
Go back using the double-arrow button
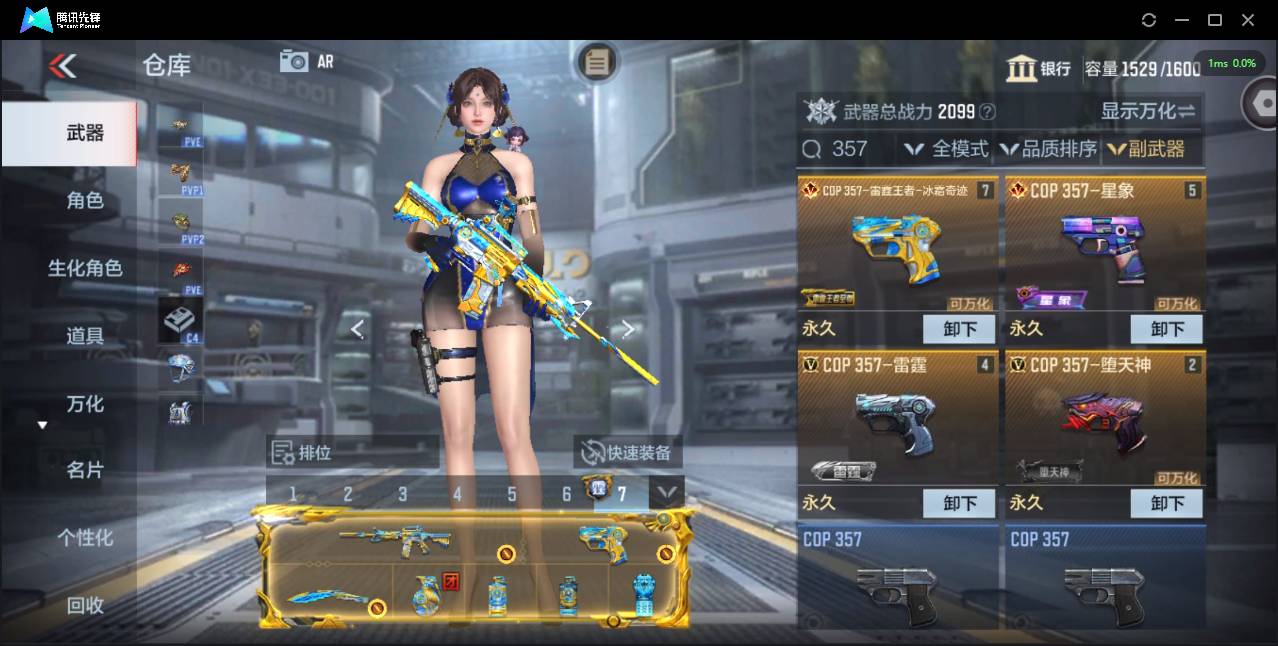point(62,66)
